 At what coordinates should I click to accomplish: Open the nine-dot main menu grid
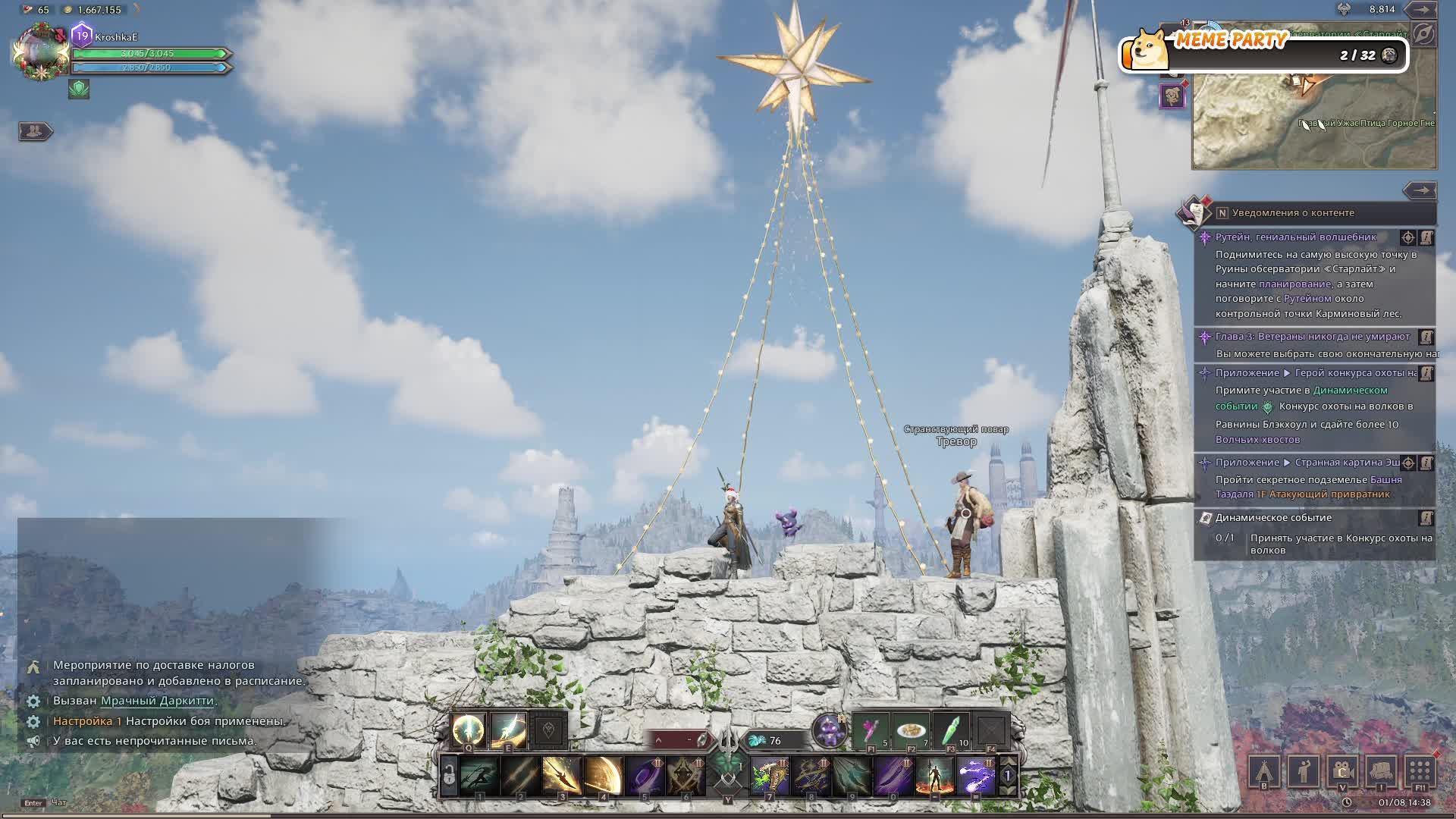1420,772
